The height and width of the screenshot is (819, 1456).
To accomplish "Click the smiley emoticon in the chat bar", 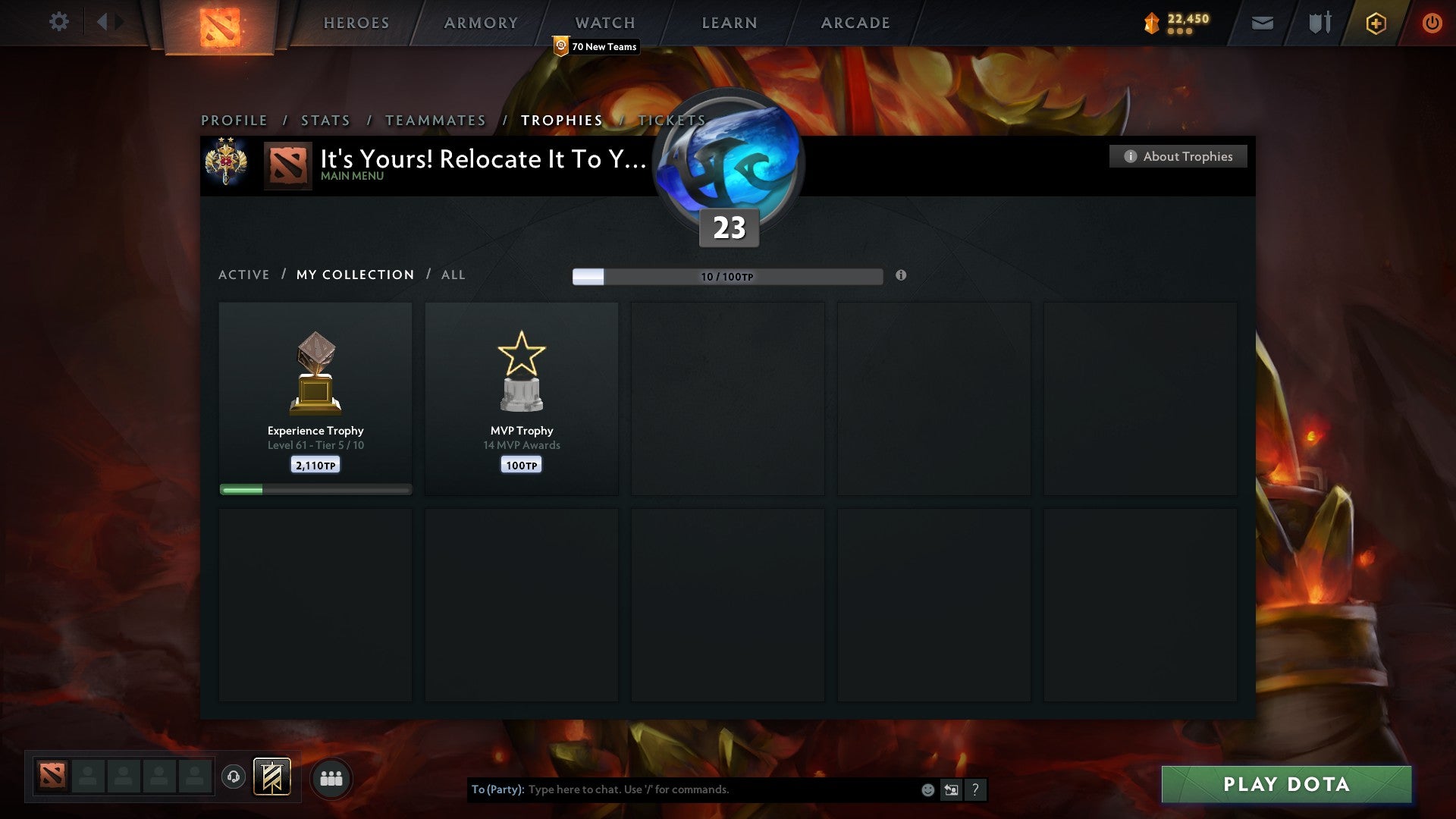I will (927, 789).
